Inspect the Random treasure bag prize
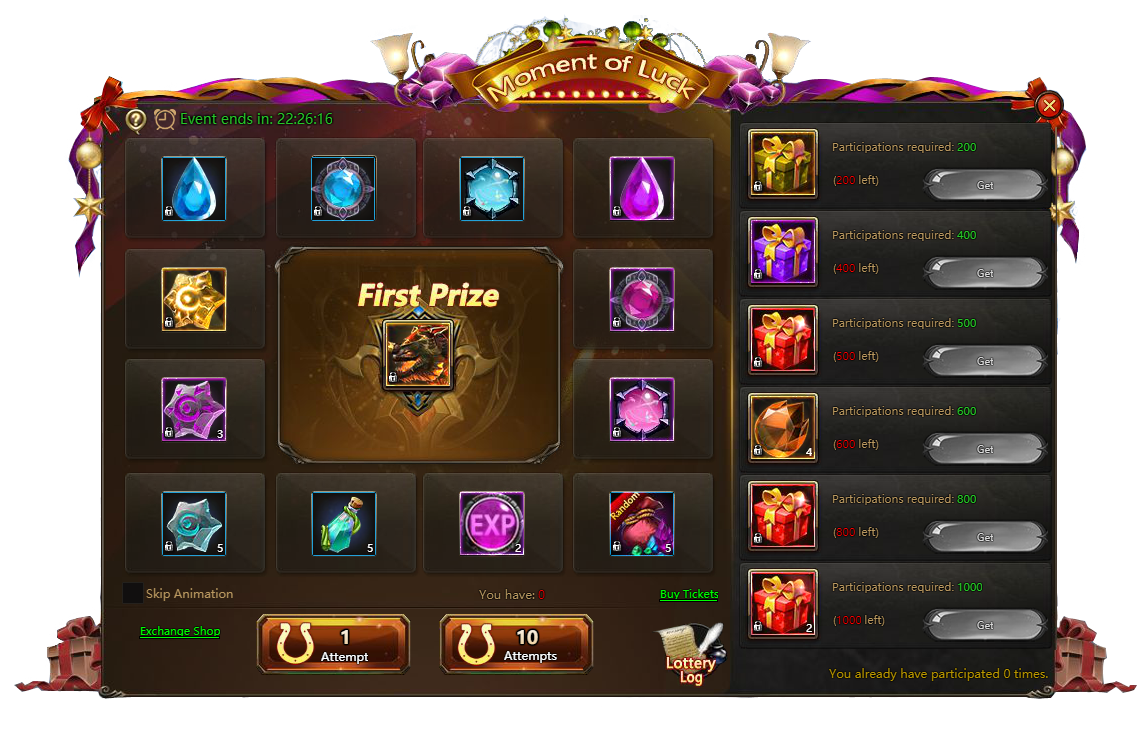This screenshot has width=1147, height=738. pyautogui.click(x=641, y=523)
